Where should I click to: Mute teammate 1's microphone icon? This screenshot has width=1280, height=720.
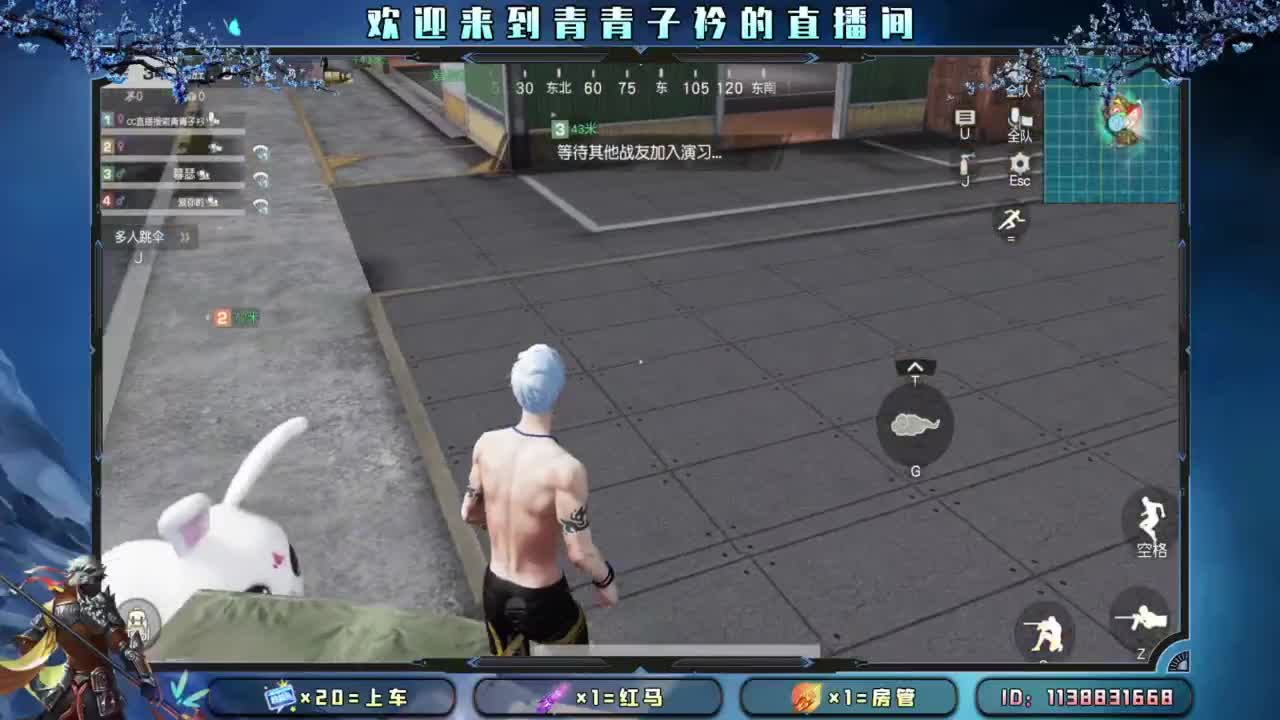[212, 119]
